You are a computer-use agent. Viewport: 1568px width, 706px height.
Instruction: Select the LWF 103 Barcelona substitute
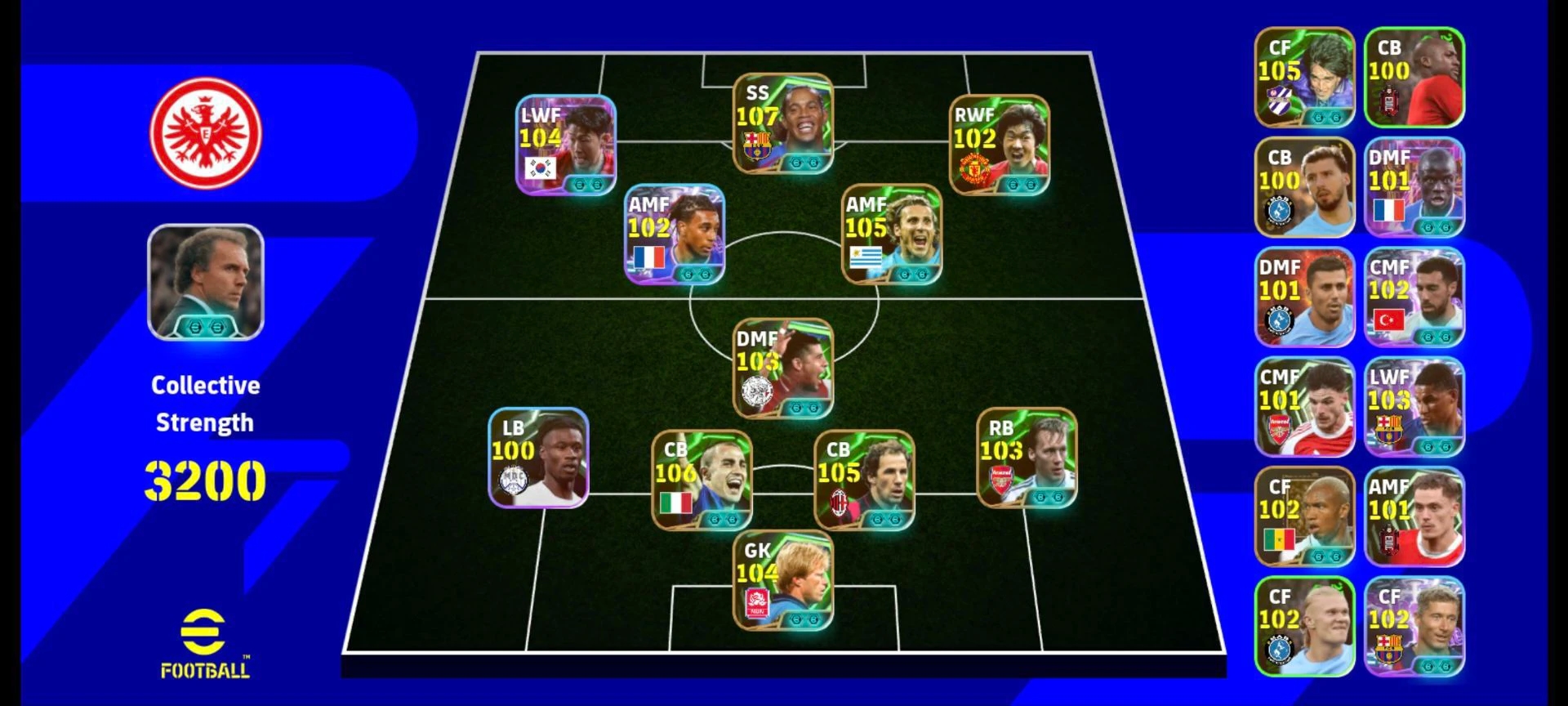click(1414, 407)
